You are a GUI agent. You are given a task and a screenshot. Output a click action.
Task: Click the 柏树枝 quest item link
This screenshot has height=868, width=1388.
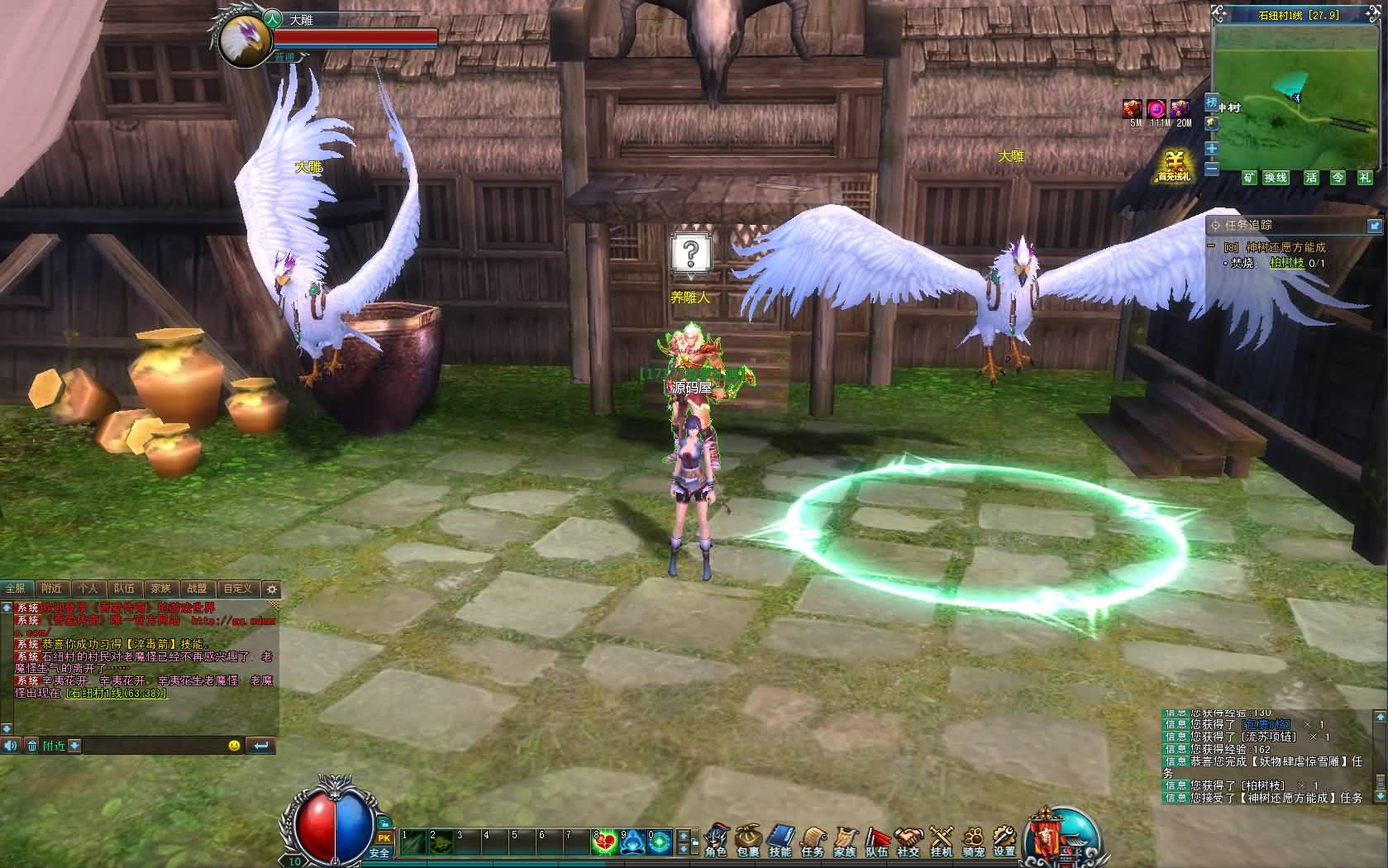1286,263
